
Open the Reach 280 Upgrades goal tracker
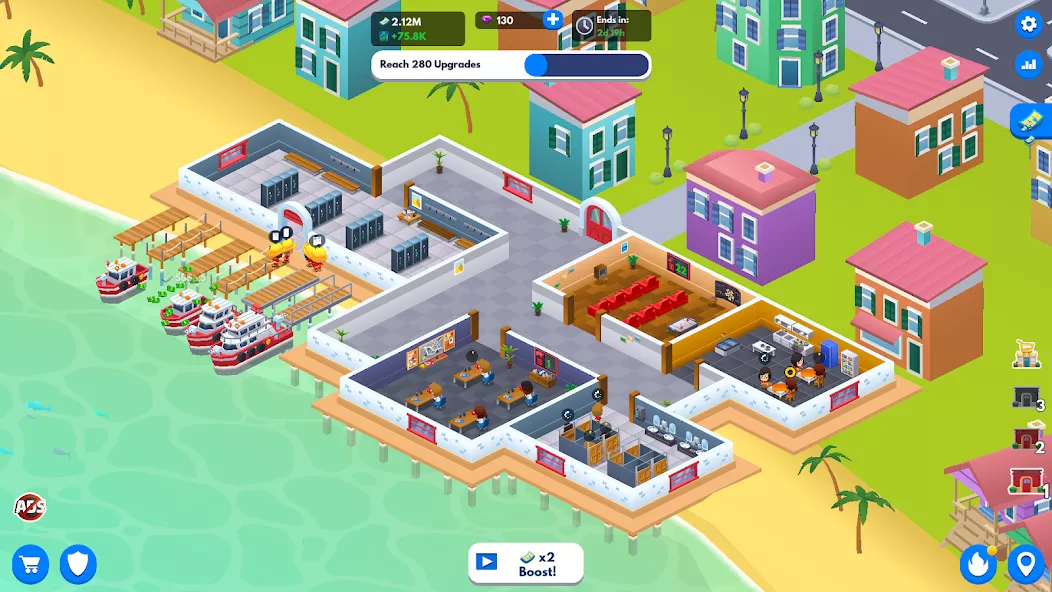coord(511,65)
